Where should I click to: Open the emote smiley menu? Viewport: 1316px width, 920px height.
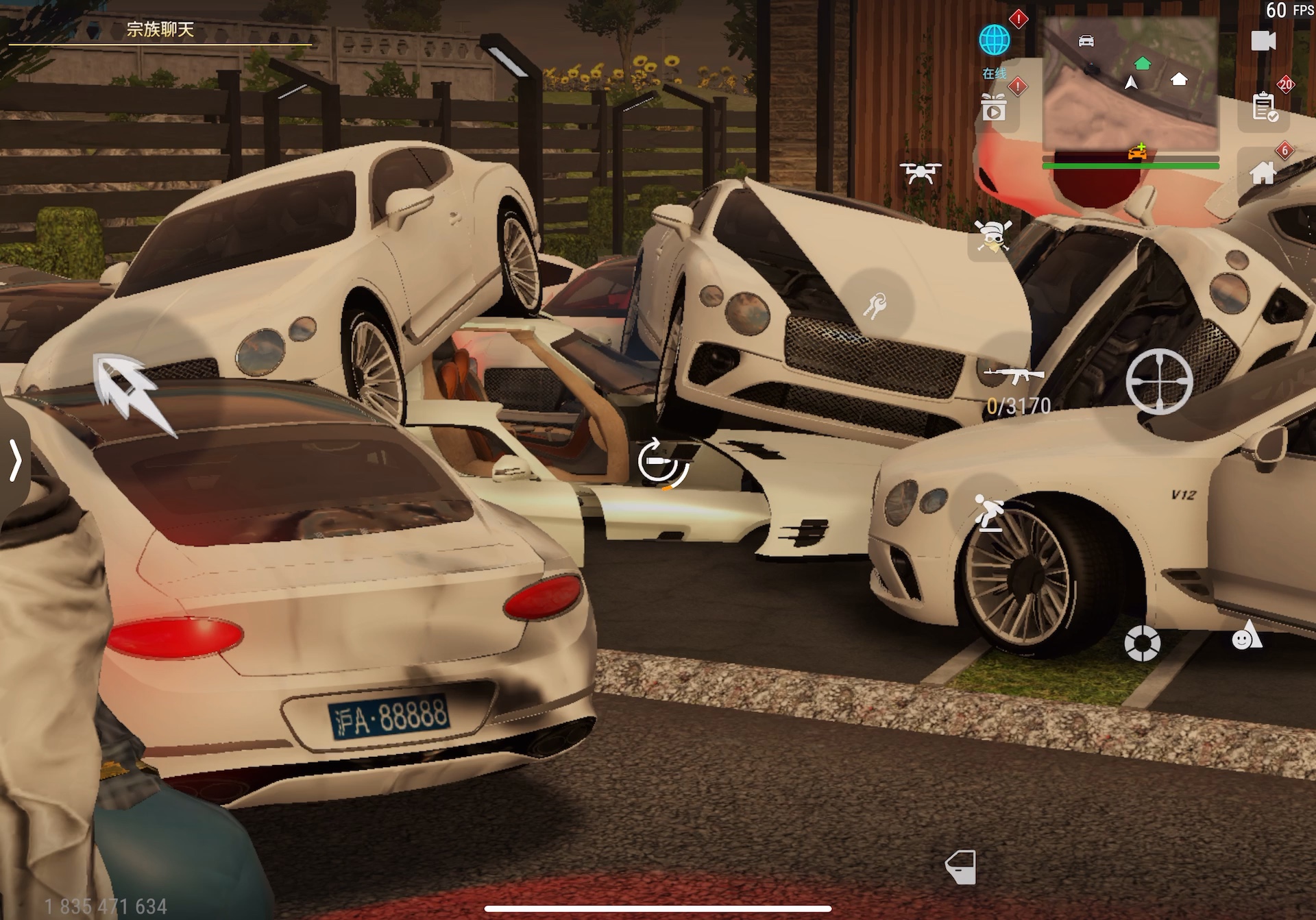click(1246, 636)
